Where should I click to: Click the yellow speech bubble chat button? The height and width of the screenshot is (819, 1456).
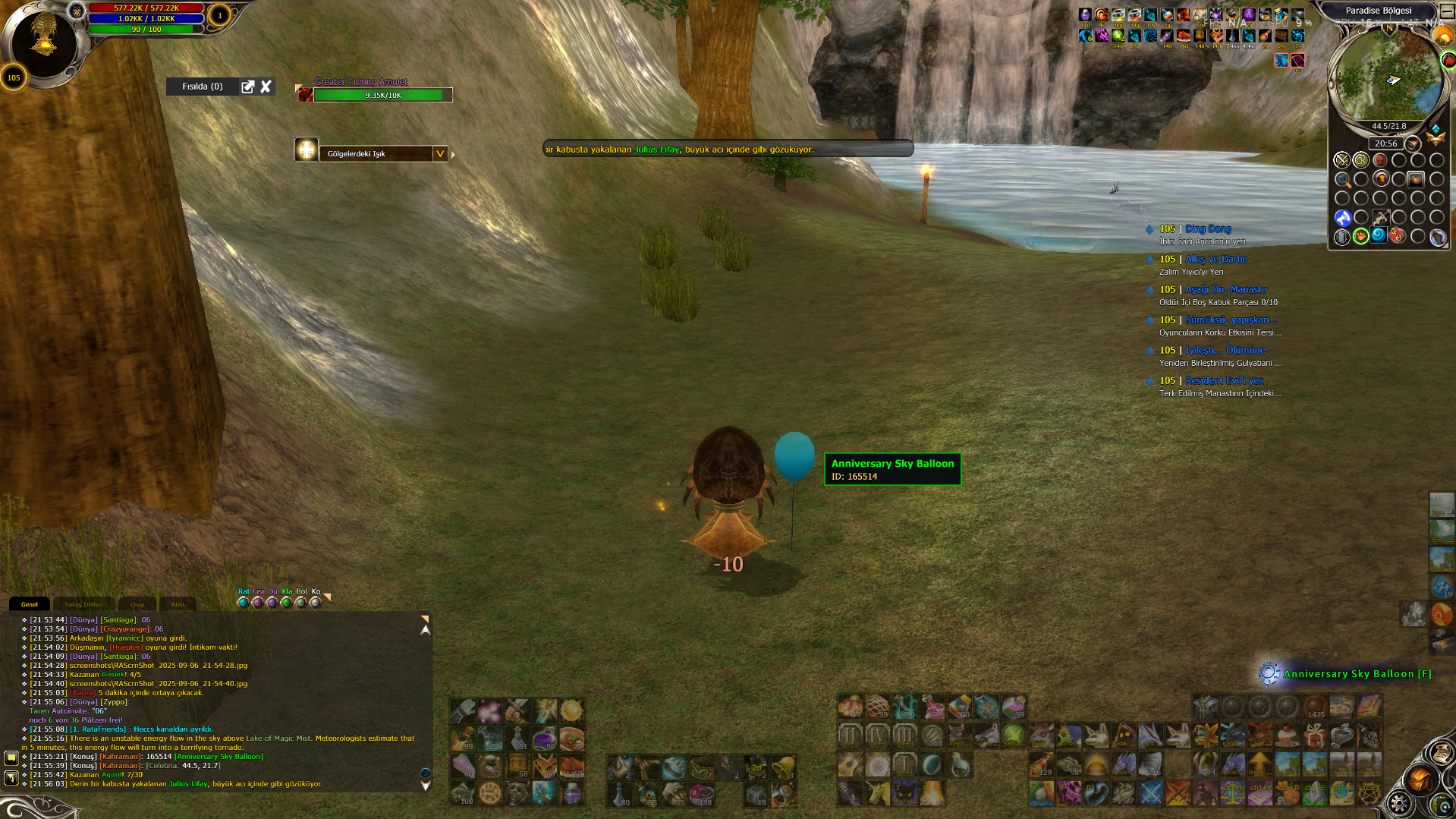point(11,758)
